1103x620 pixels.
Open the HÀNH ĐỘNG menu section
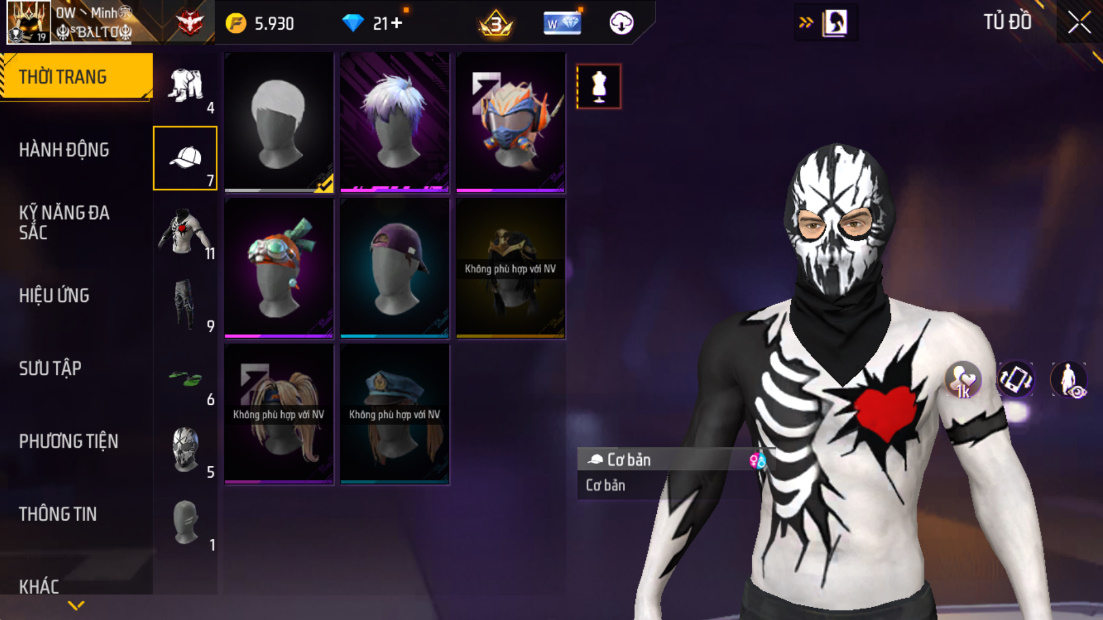[x=64, y=150]
